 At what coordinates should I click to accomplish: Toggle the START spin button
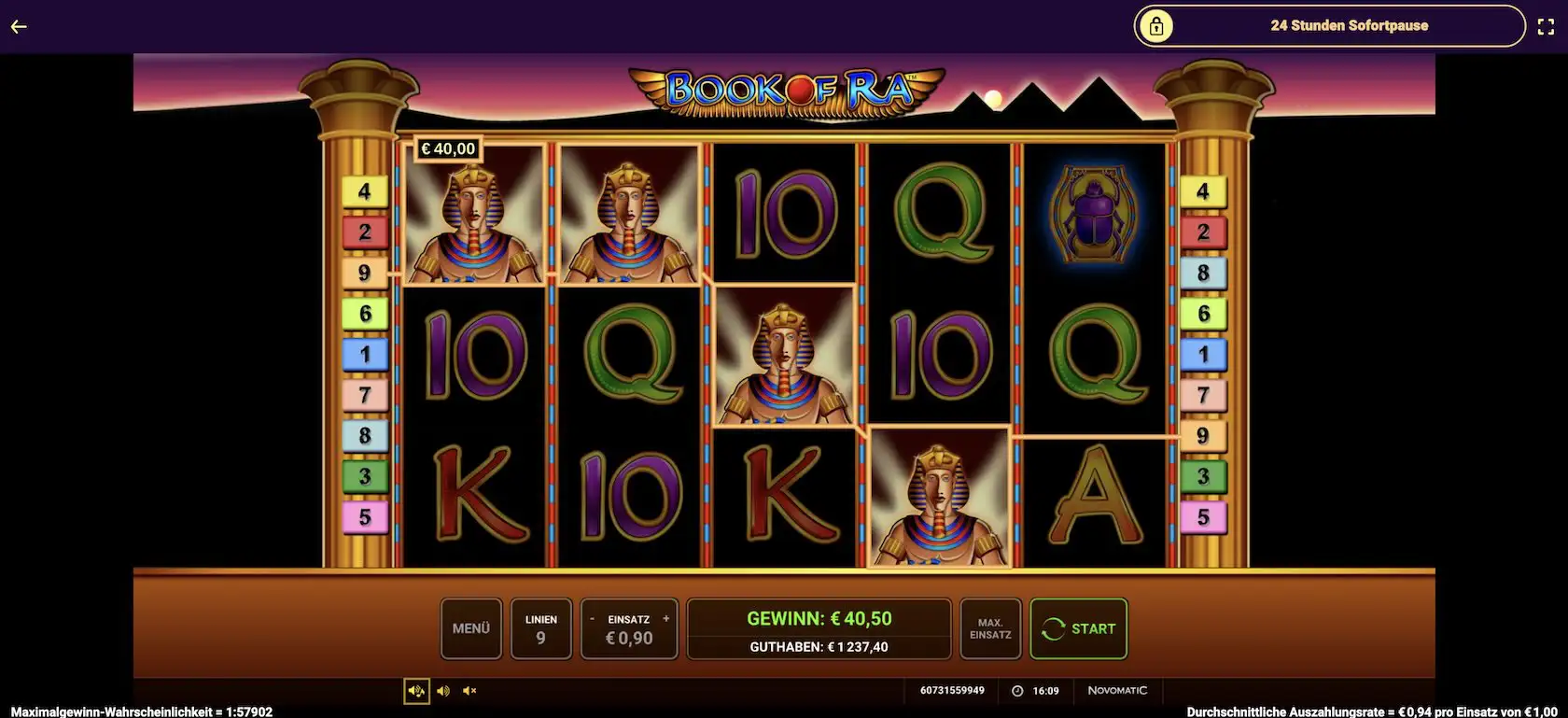(1079, 628)
